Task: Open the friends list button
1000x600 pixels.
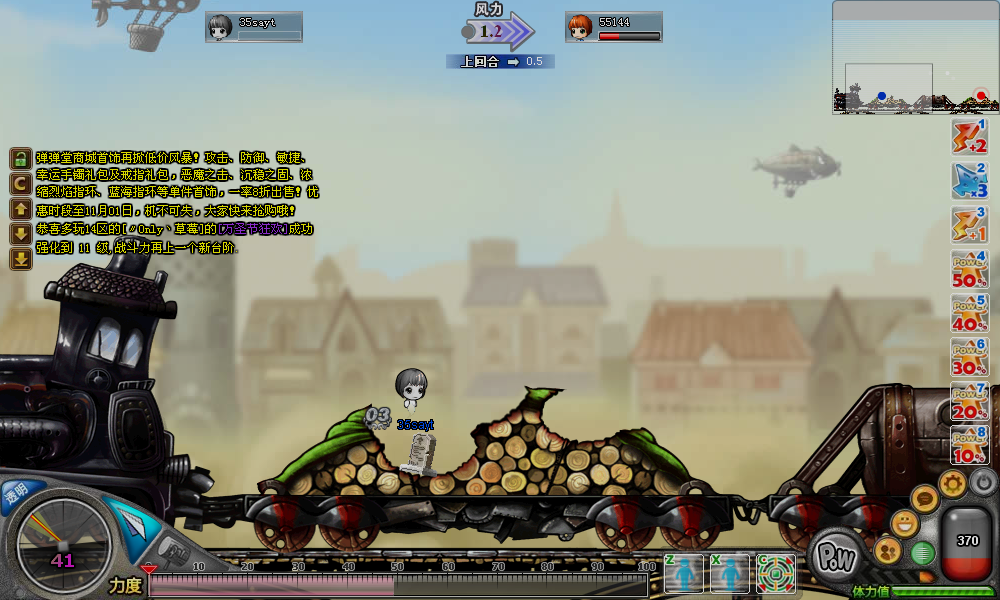Action: [x=887, y=550]
